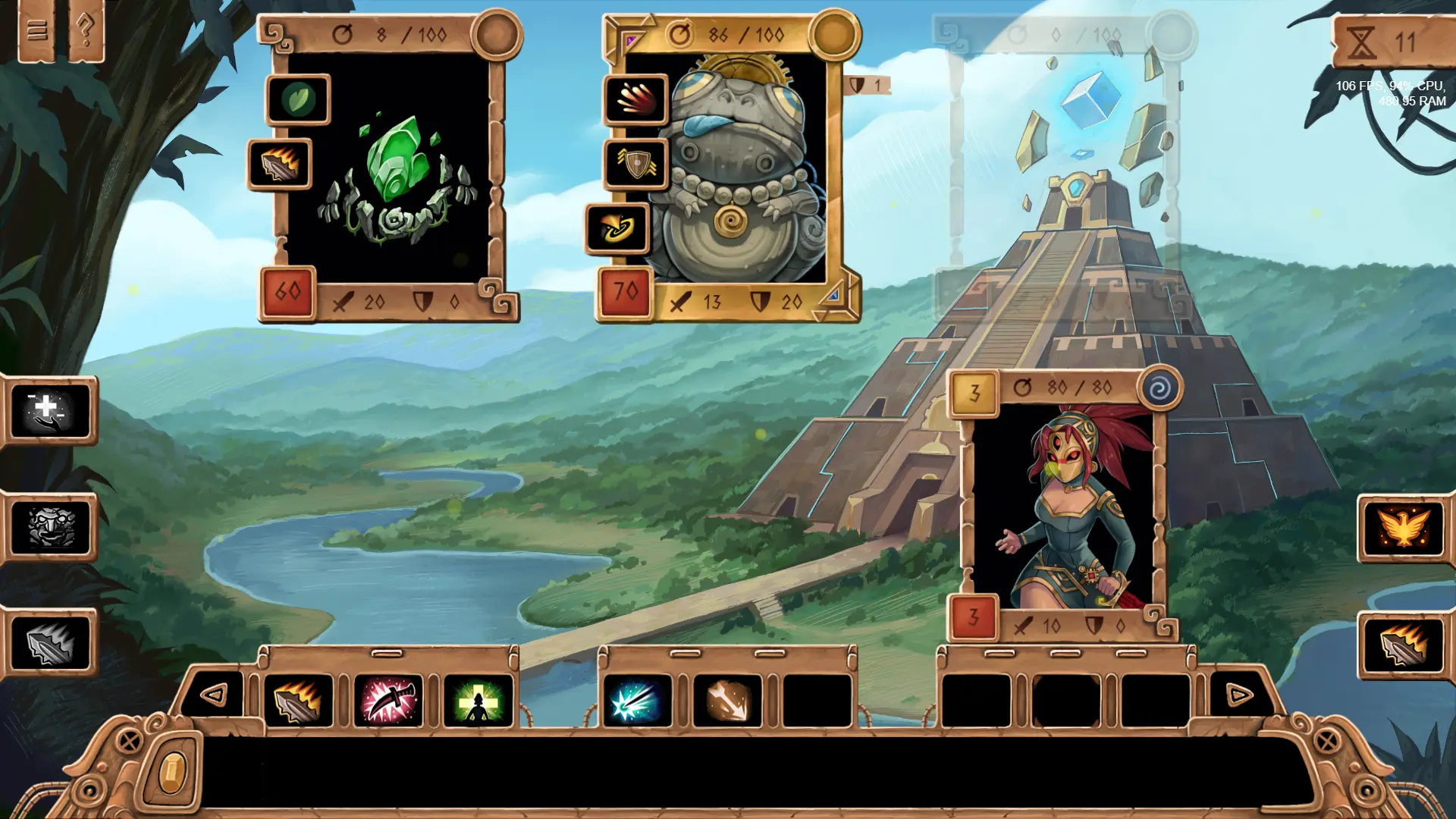This screenshot has height=819, width=1456.
Task: Activate the phoenix firebird ability
Action: (1404, 528)
